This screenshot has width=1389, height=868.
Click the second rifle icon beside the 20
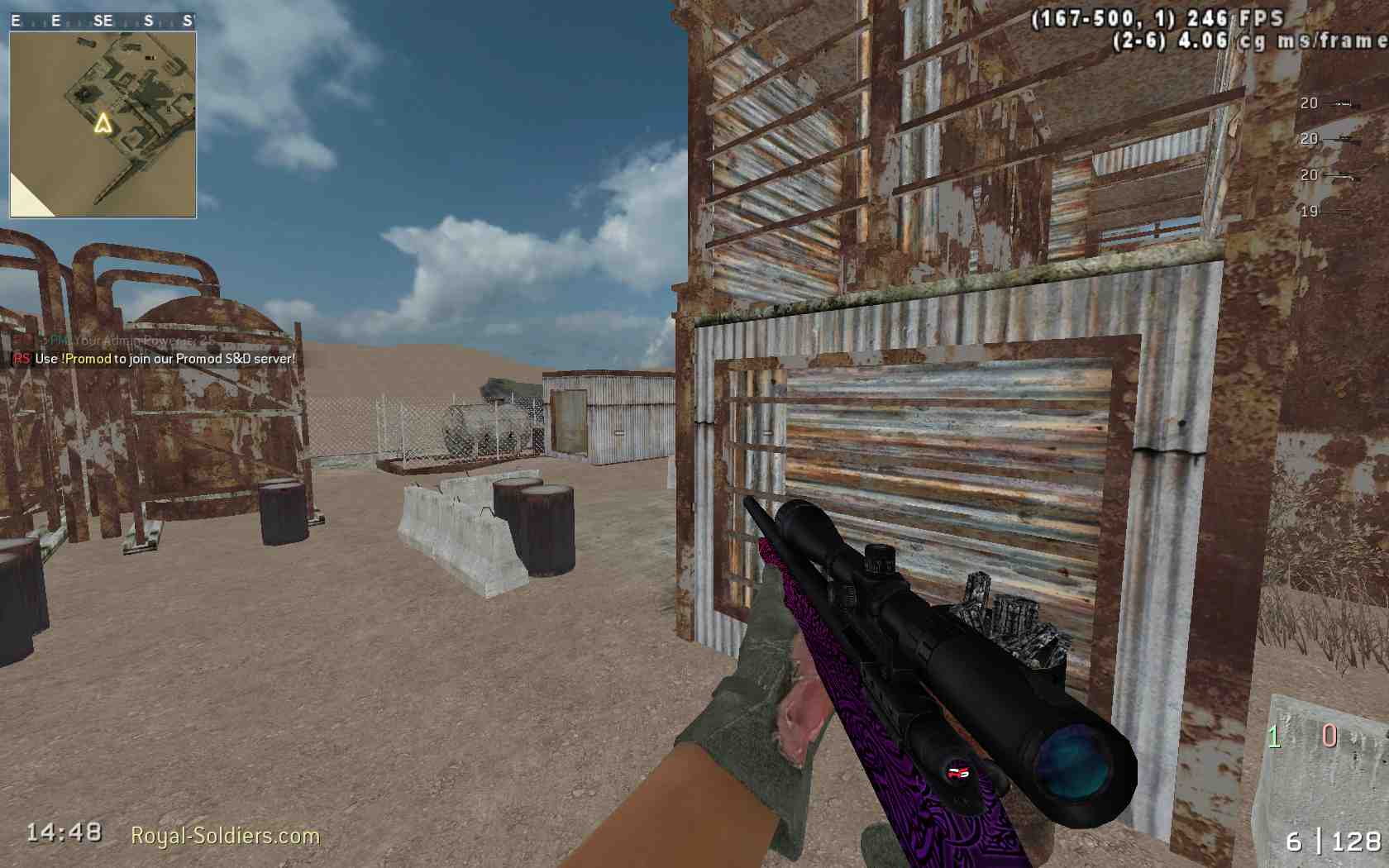click(x=1344, y=141)
